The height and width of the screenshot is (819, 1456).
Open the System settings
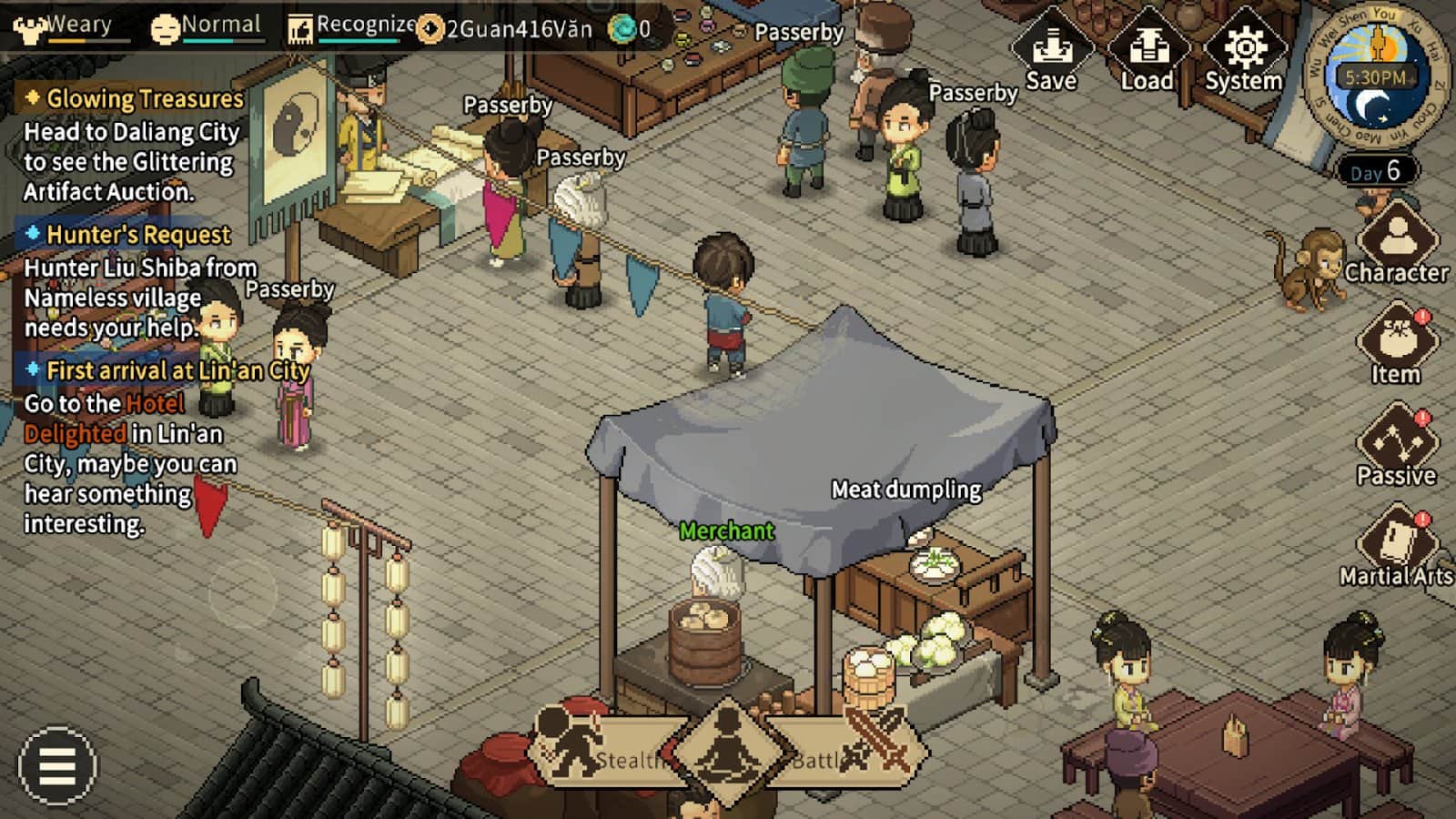point(1244,53)
